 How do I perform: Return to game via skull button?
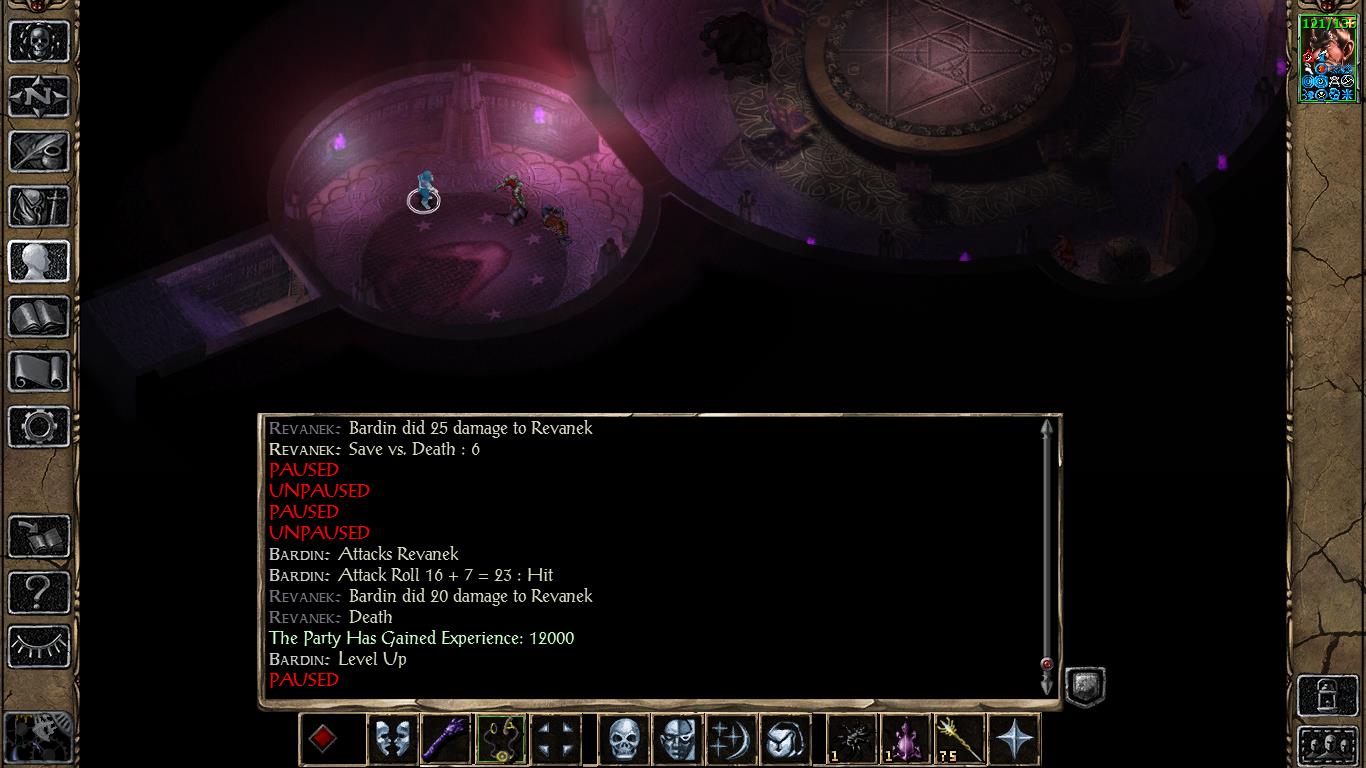pyautogui.click(x=39, y=41)
